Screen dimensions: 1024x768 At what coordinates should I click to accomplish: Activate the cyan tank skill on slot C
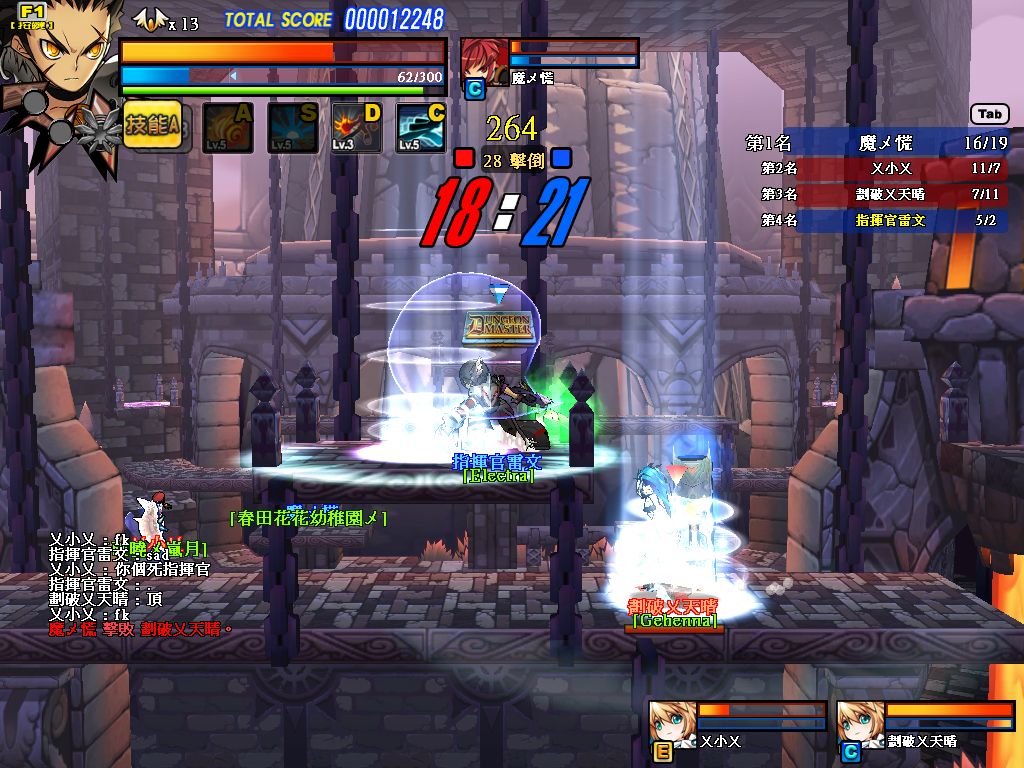click(x=421, y=128)
